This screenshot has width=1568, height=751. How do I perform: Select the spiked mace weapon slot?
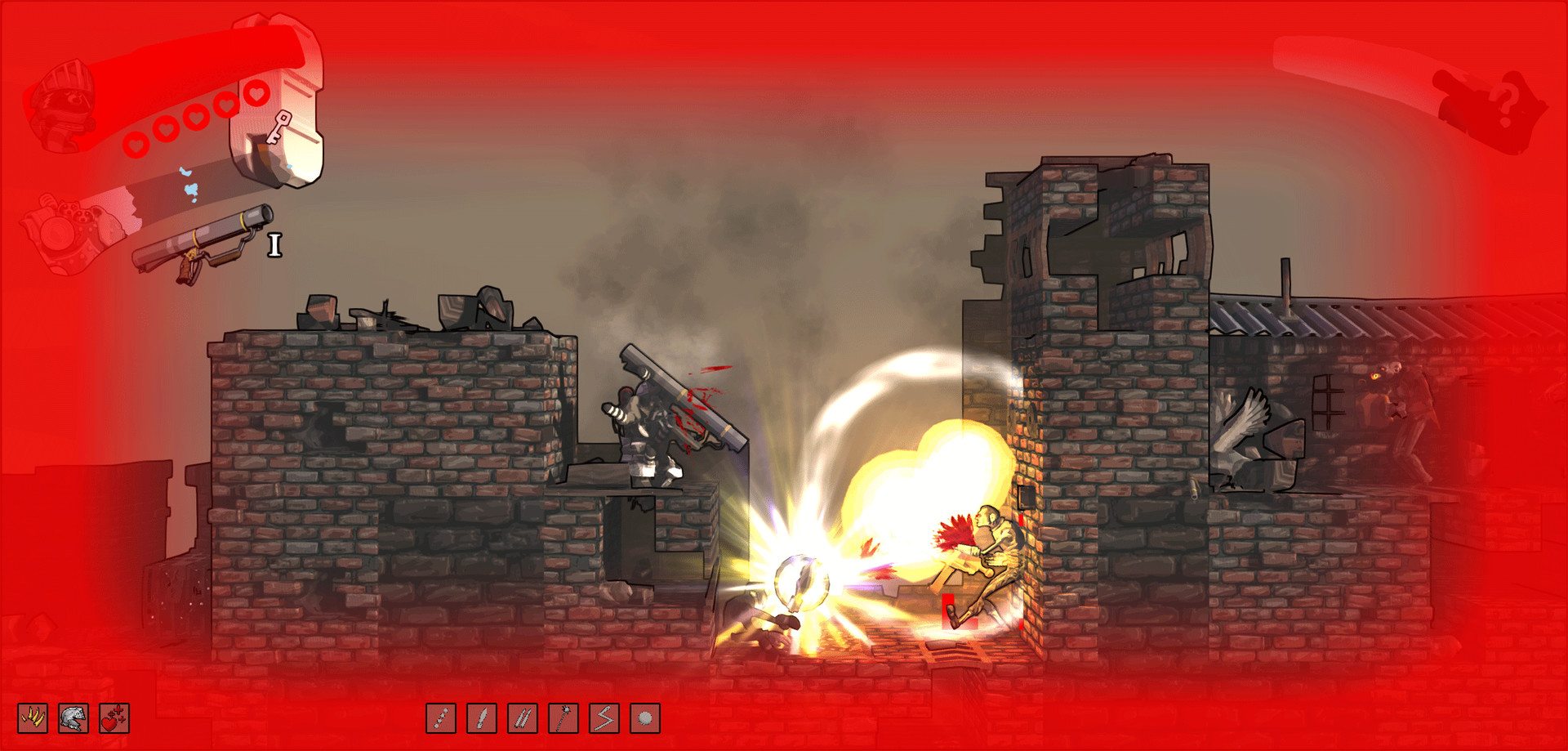(x=563, y=717)
